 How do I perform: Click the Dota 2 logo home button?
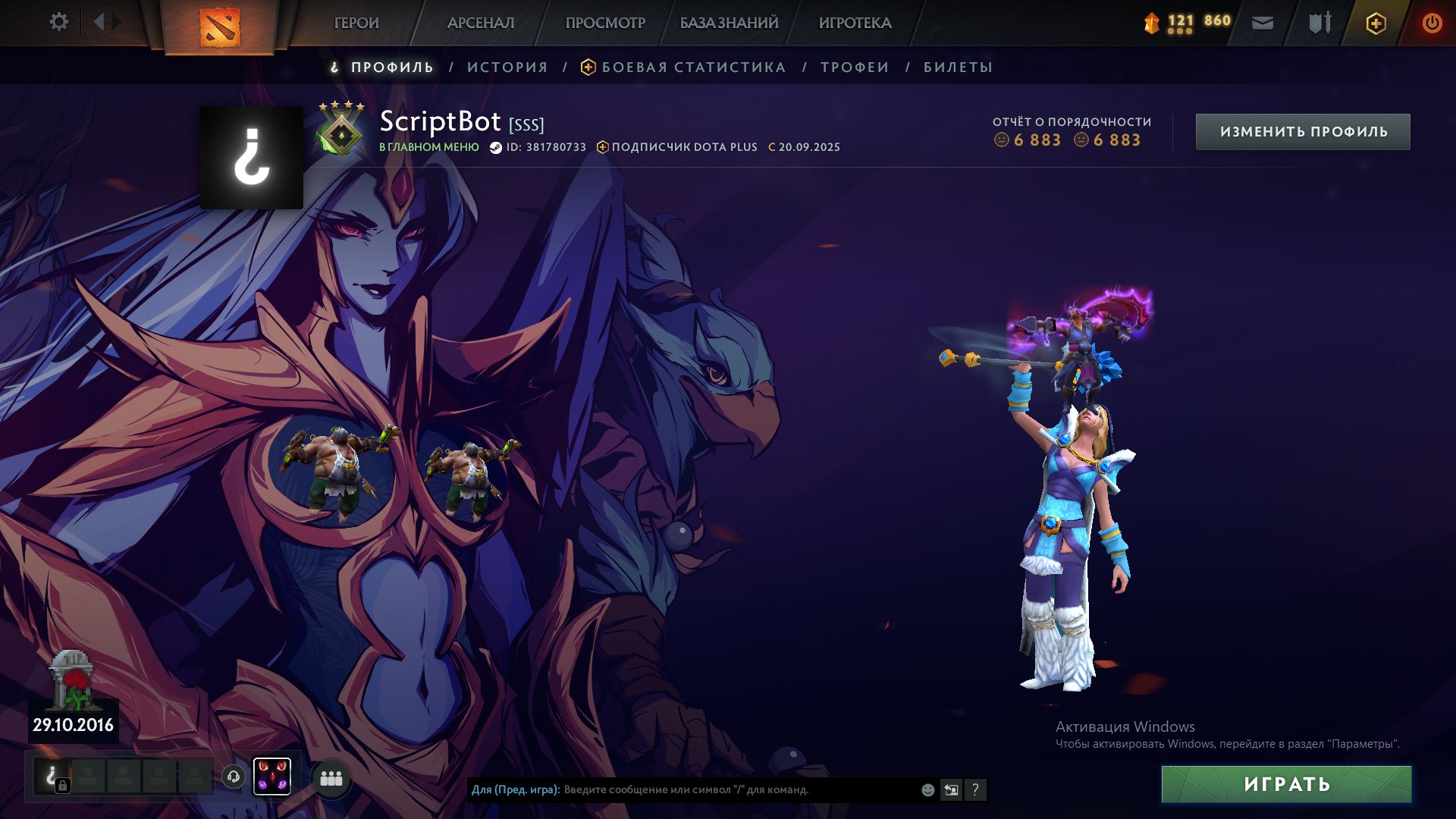[220, 27]
